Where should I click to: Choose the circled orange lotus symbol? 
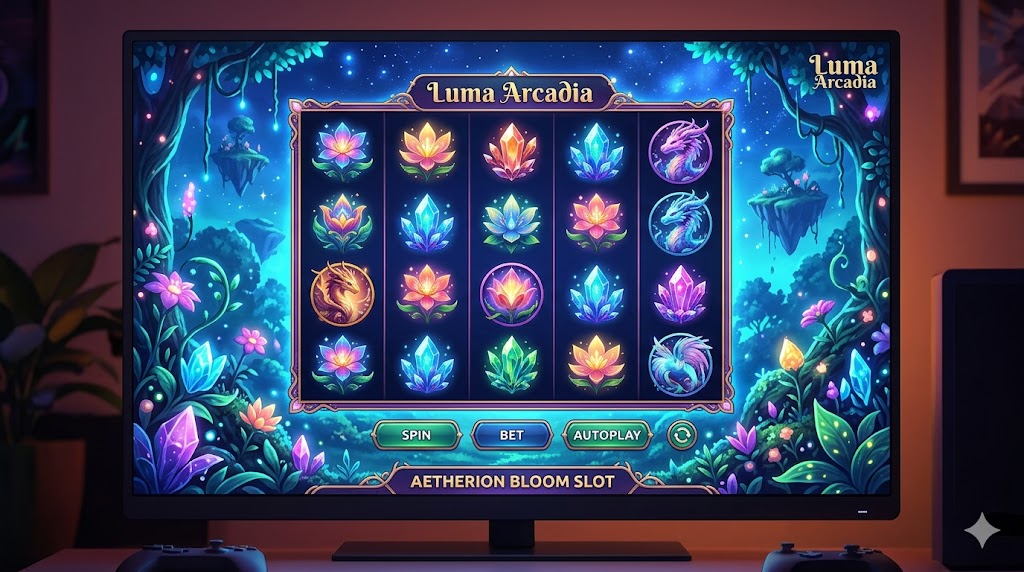511,293
